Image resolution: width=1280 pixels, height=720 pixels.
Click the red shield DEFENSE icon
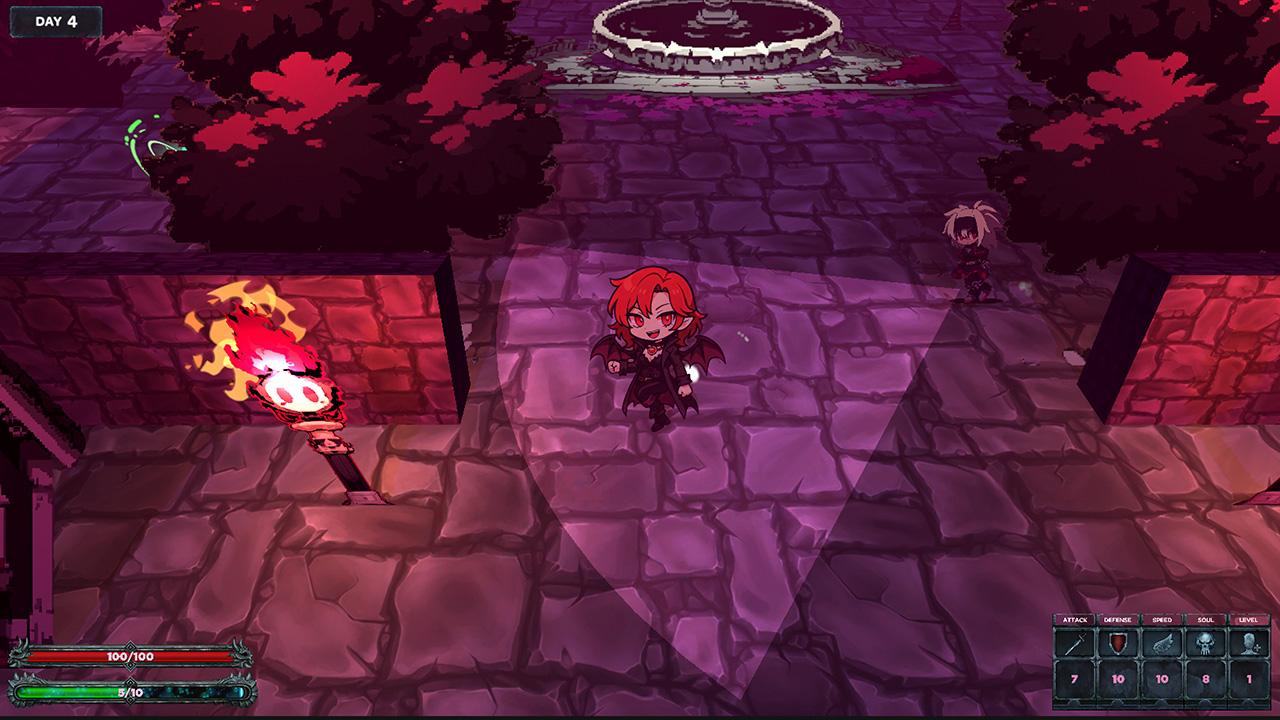[1116, 642]
